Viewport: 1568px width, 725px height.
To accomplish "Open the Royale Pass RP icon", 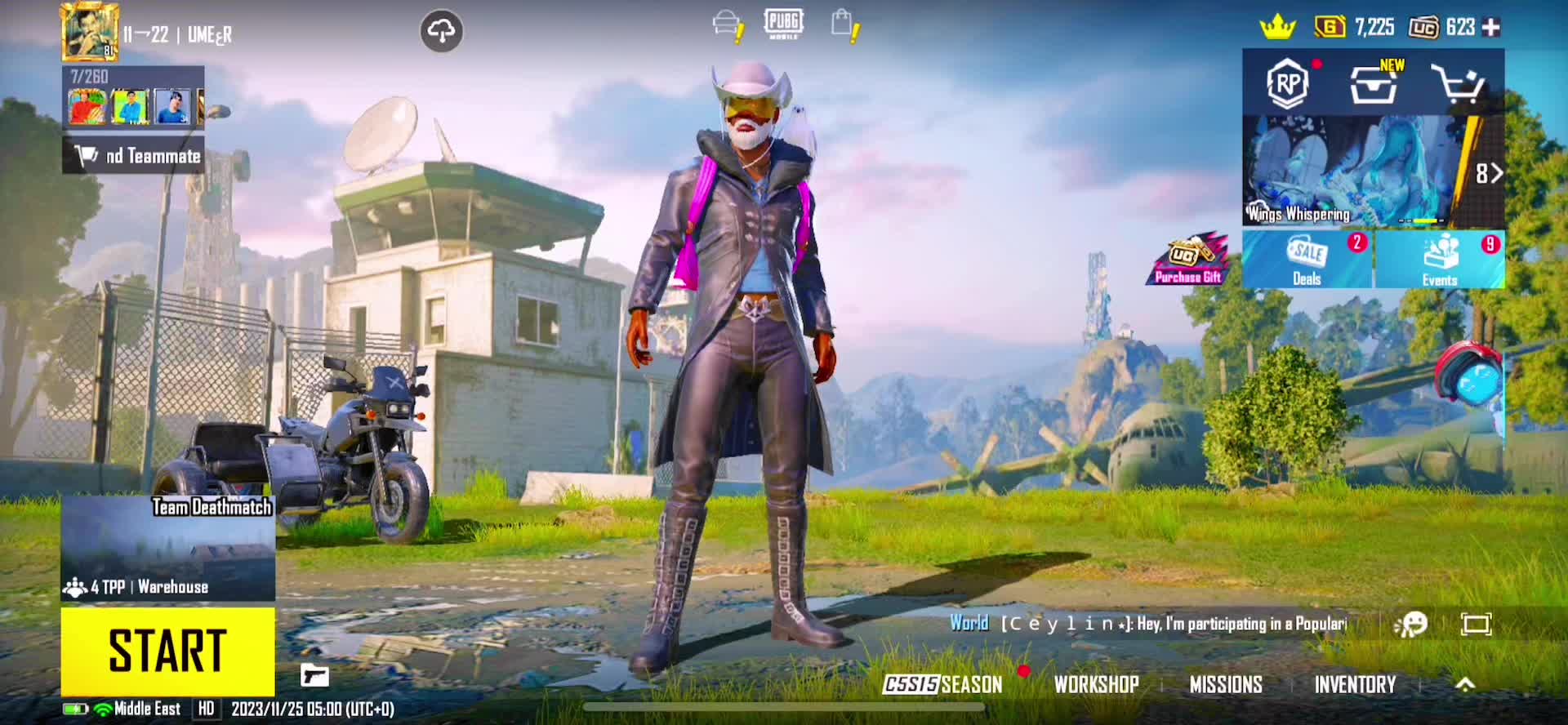I will click(1288, 83).
